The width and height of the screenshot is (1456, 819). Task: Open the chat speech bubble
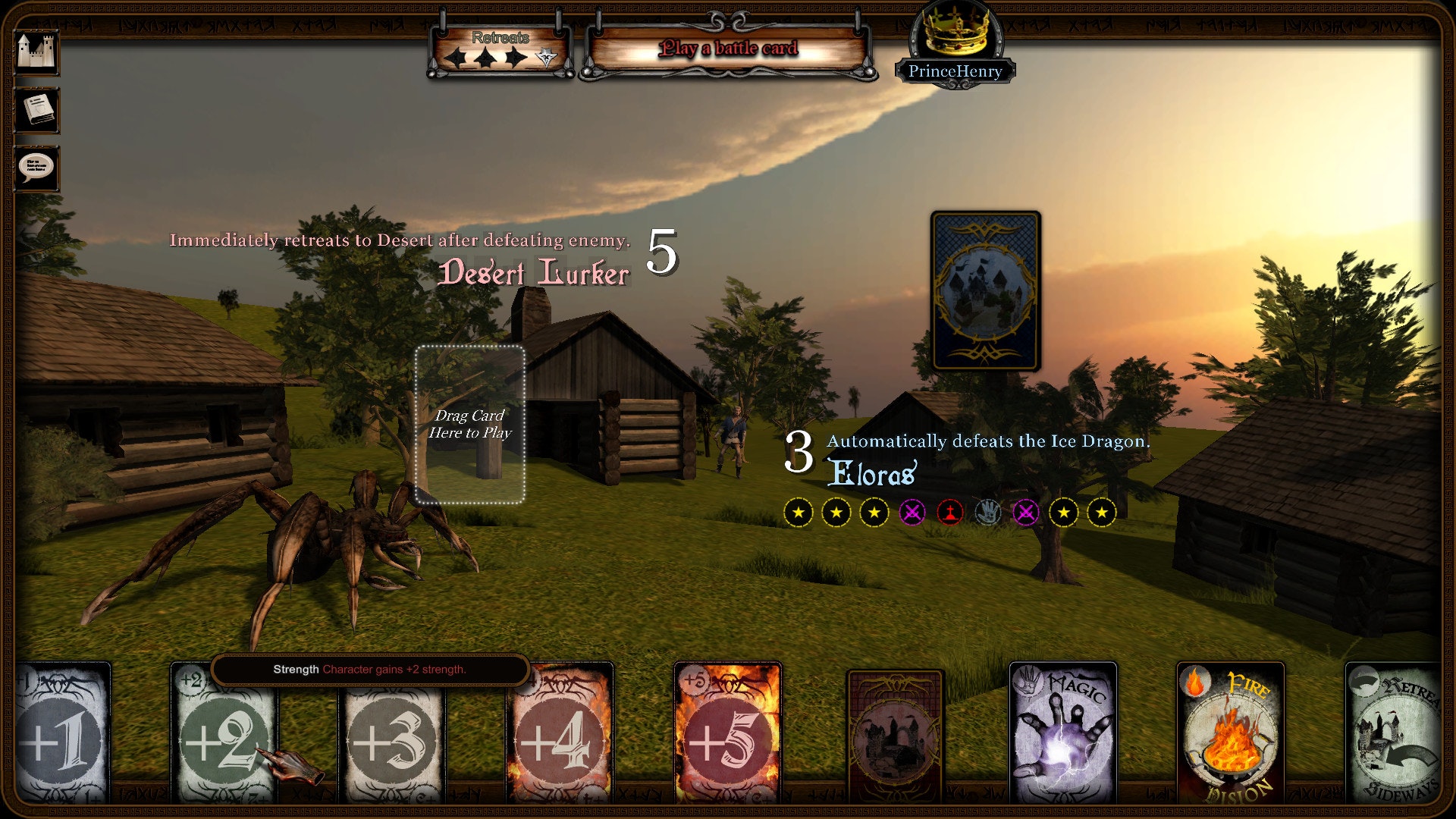point(36,167)
